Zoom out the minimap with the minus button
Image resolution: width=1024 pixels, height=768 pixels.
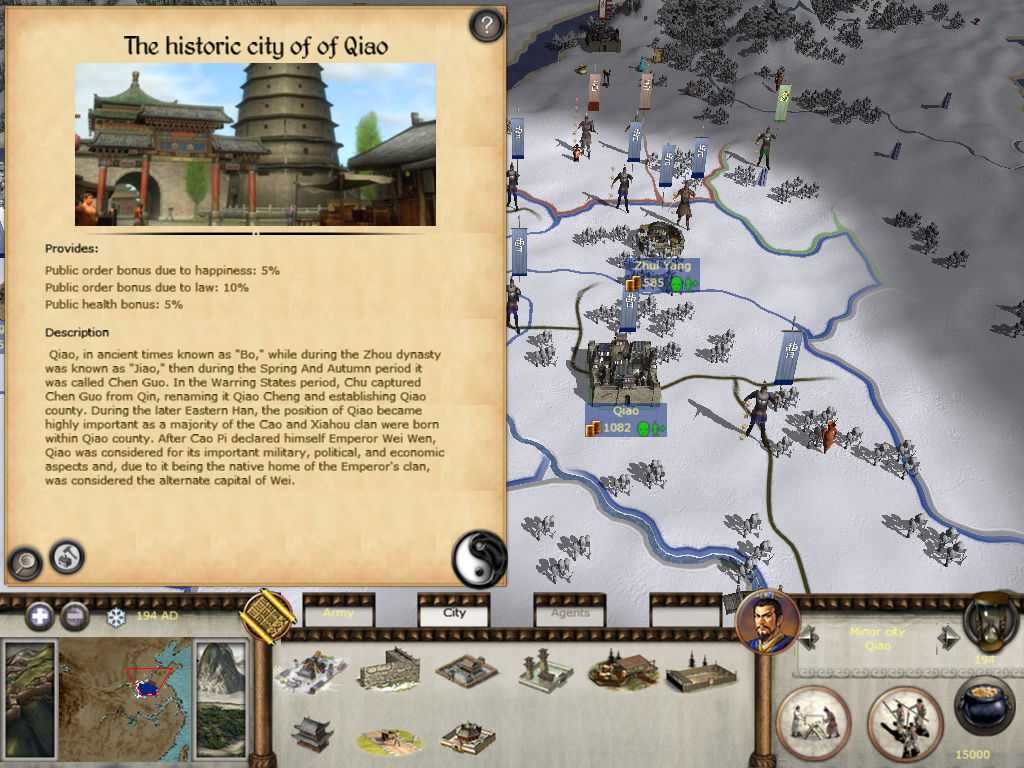point(75,616)
